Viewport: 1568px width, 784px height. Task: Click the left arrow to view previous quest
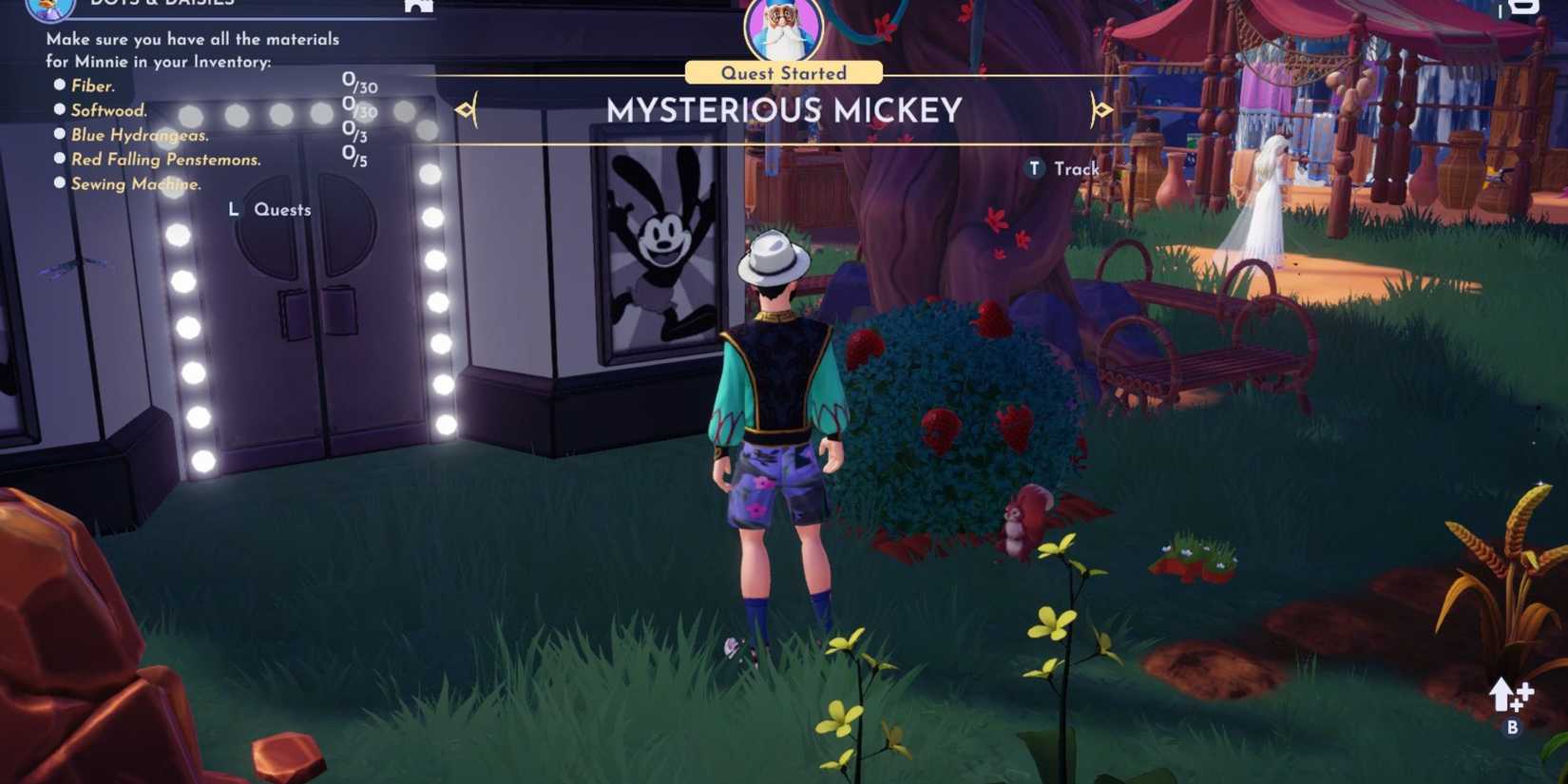(x=466, y=108)
